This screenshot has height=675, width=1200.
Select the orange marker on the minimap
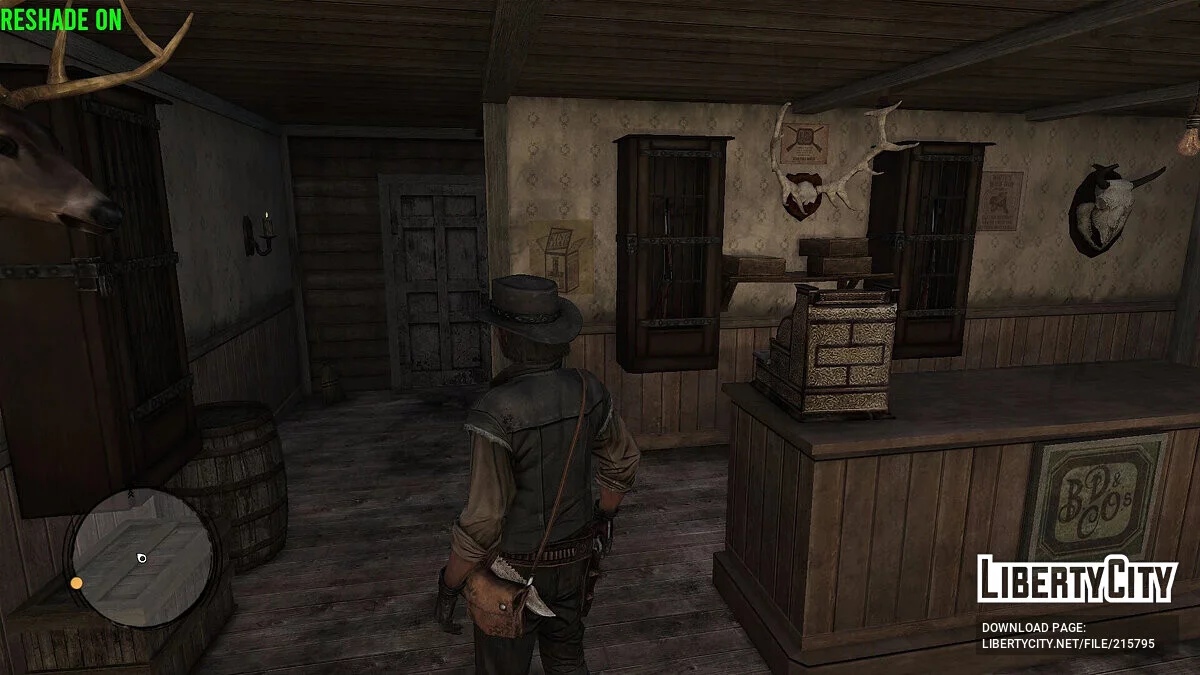click(76, 583)
